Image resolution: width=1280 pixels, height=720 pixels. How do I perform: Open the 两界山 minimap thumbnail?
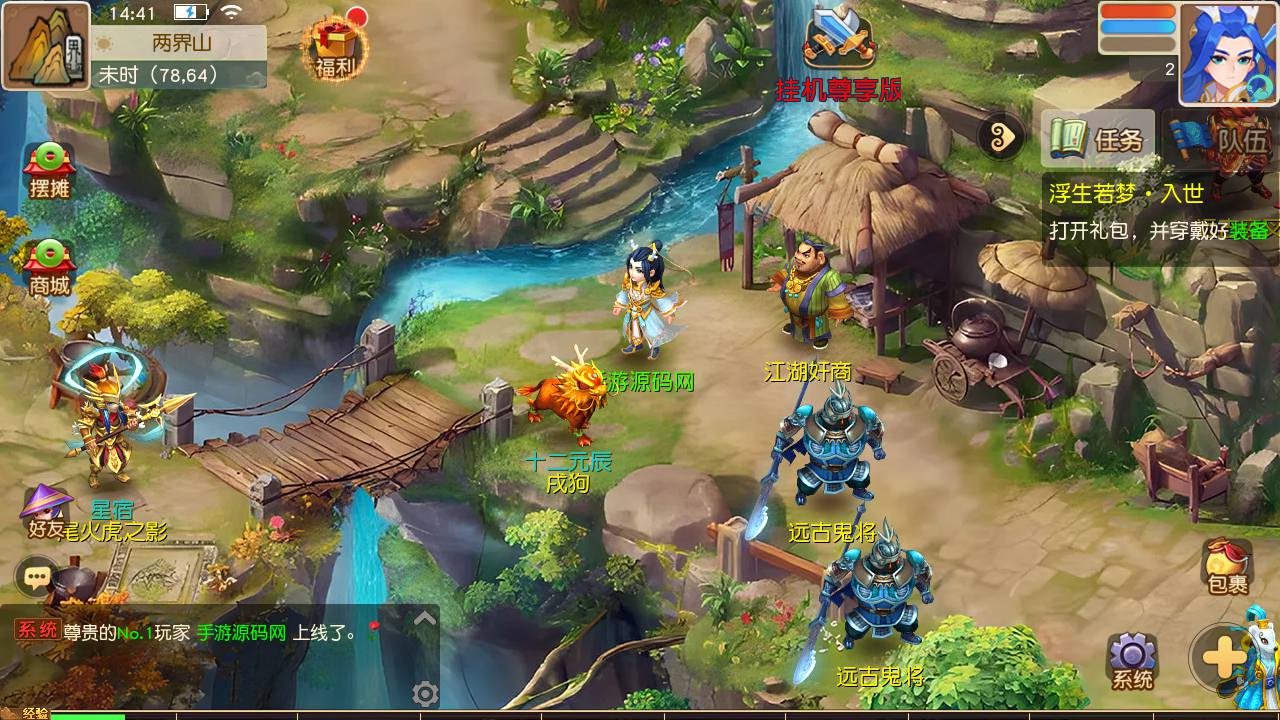(46, 46)
